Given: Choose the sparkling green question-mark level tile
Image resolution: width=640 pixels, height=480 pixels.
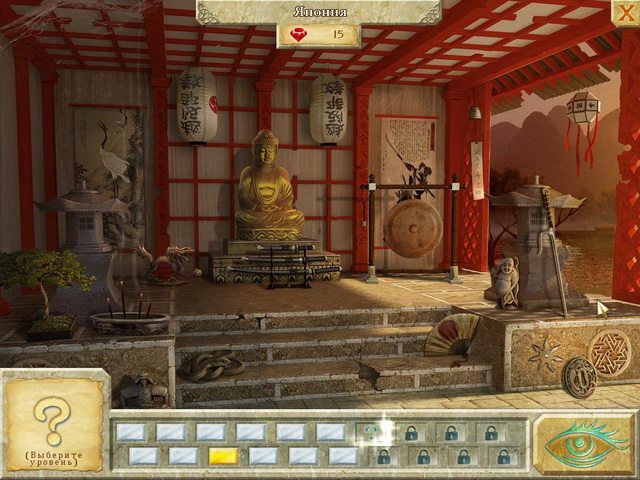Looking at the screenshot, I should [x=372, y=432].
